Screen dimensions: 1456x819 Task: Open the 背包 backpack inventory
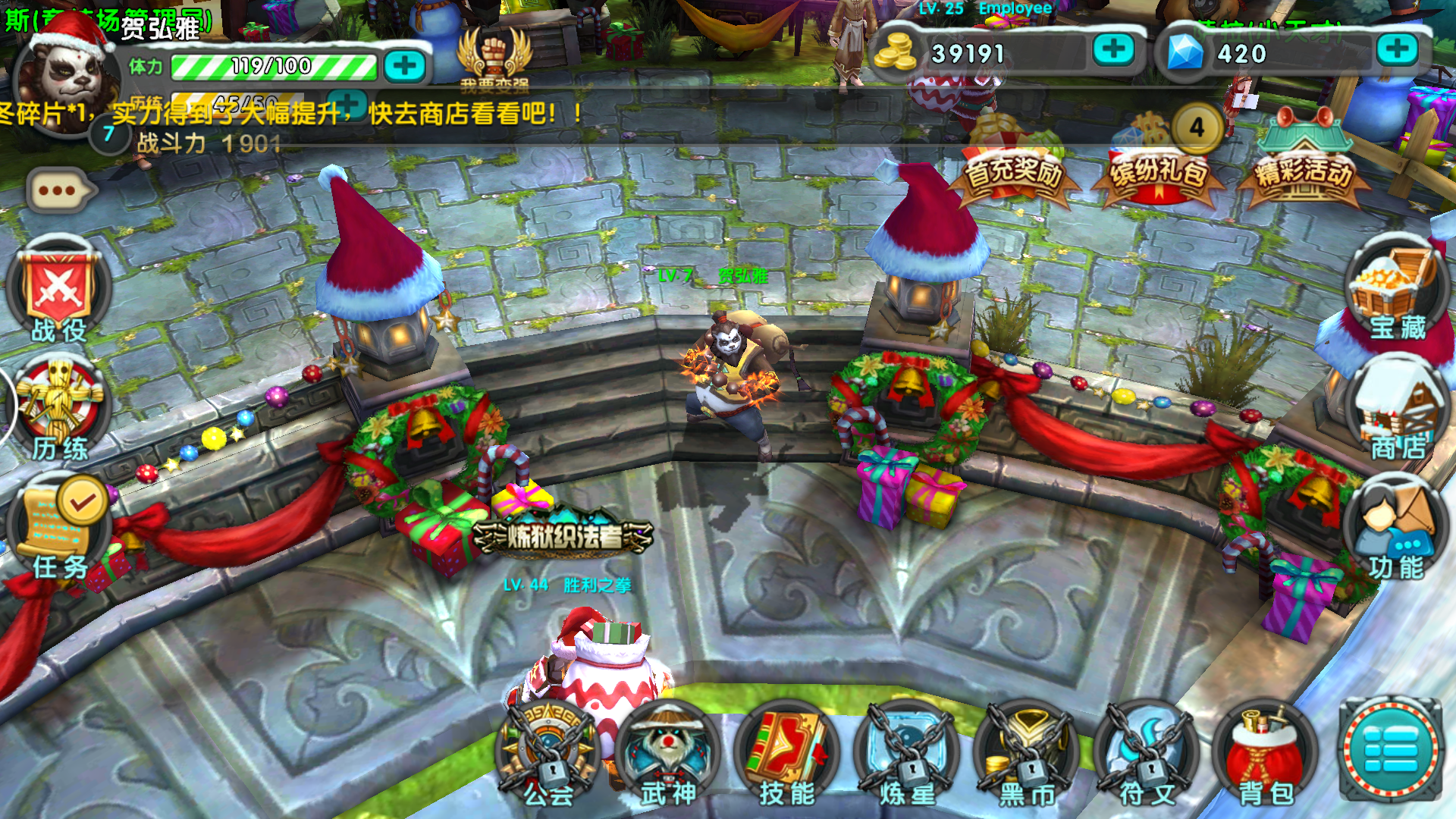(1265, 755)
